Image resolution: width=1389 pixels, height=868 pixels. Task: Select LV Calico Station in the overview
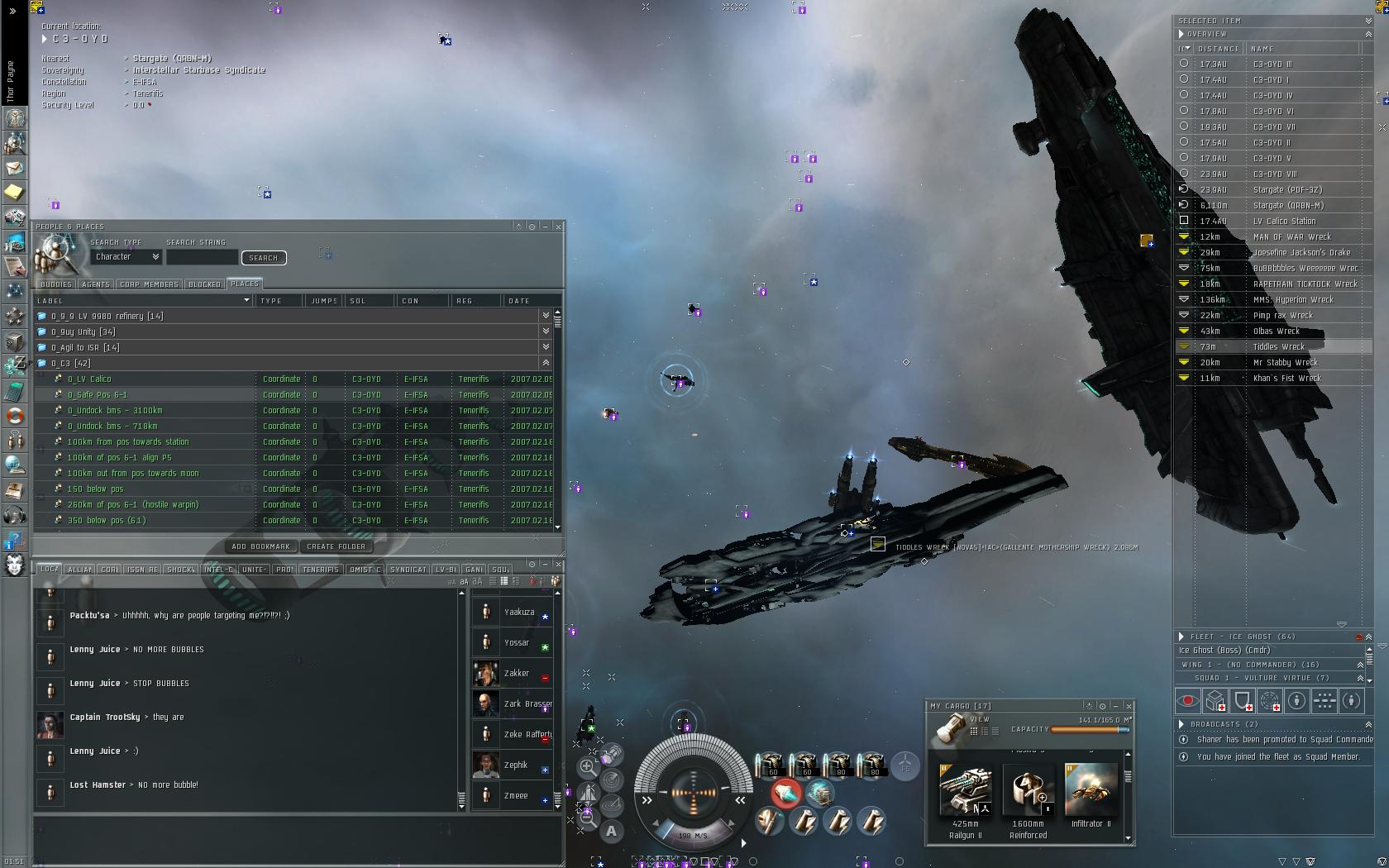click(x=1284, y=222)
